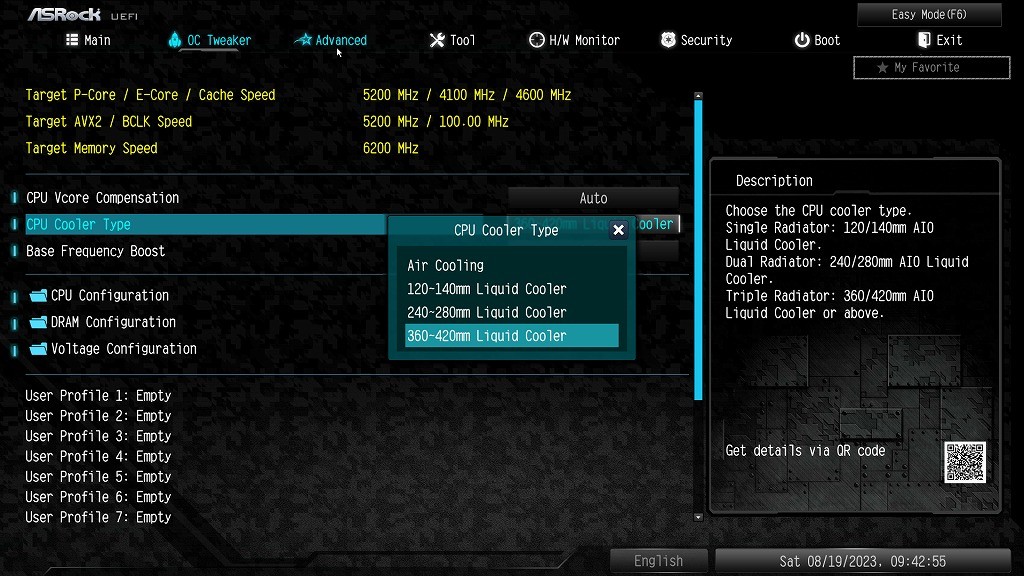
Task: Open the OC Tweaker tab
Action: pyautogui.click(x=209, y=40)
